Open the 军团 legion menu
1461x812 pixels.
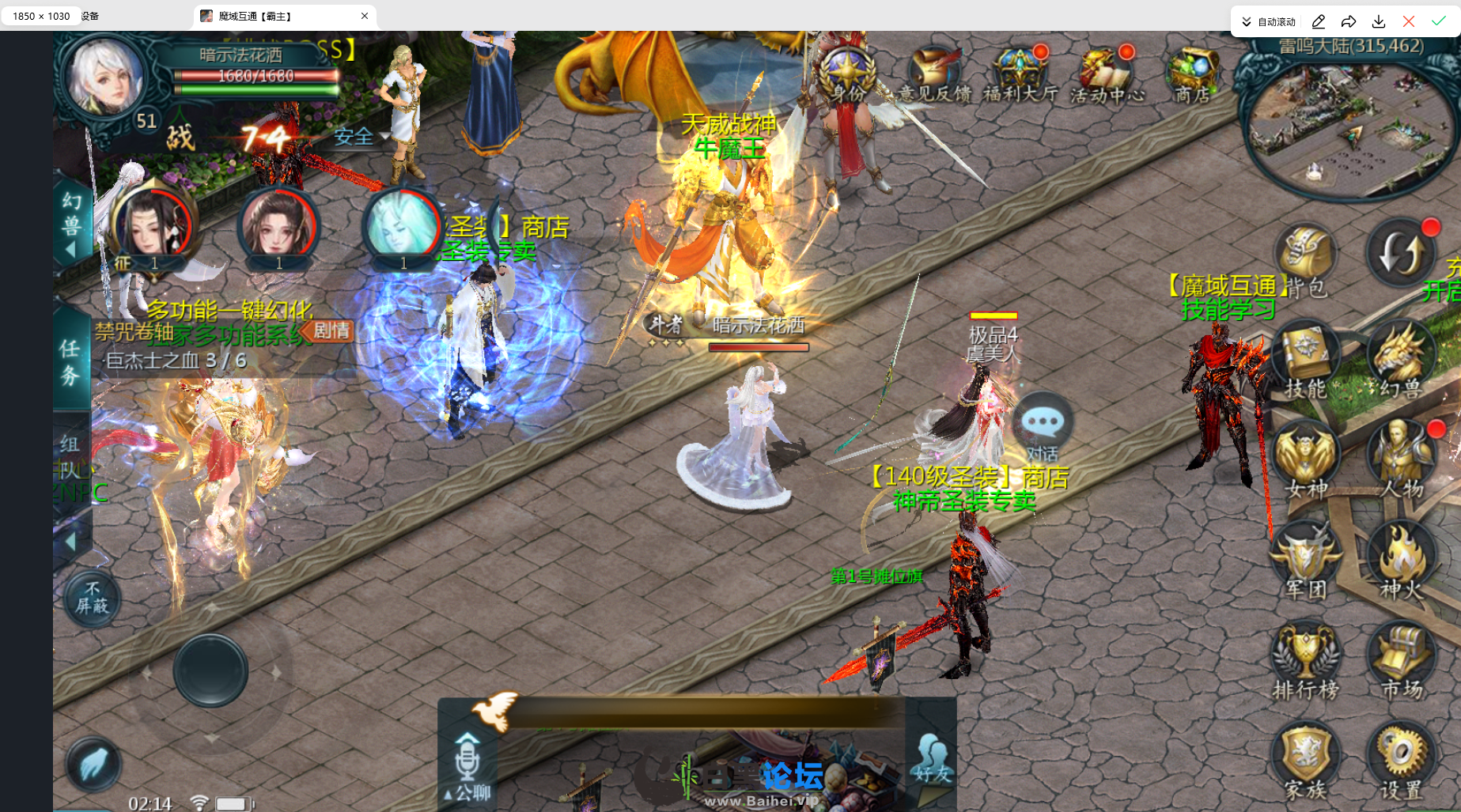tap(1305, 560)
